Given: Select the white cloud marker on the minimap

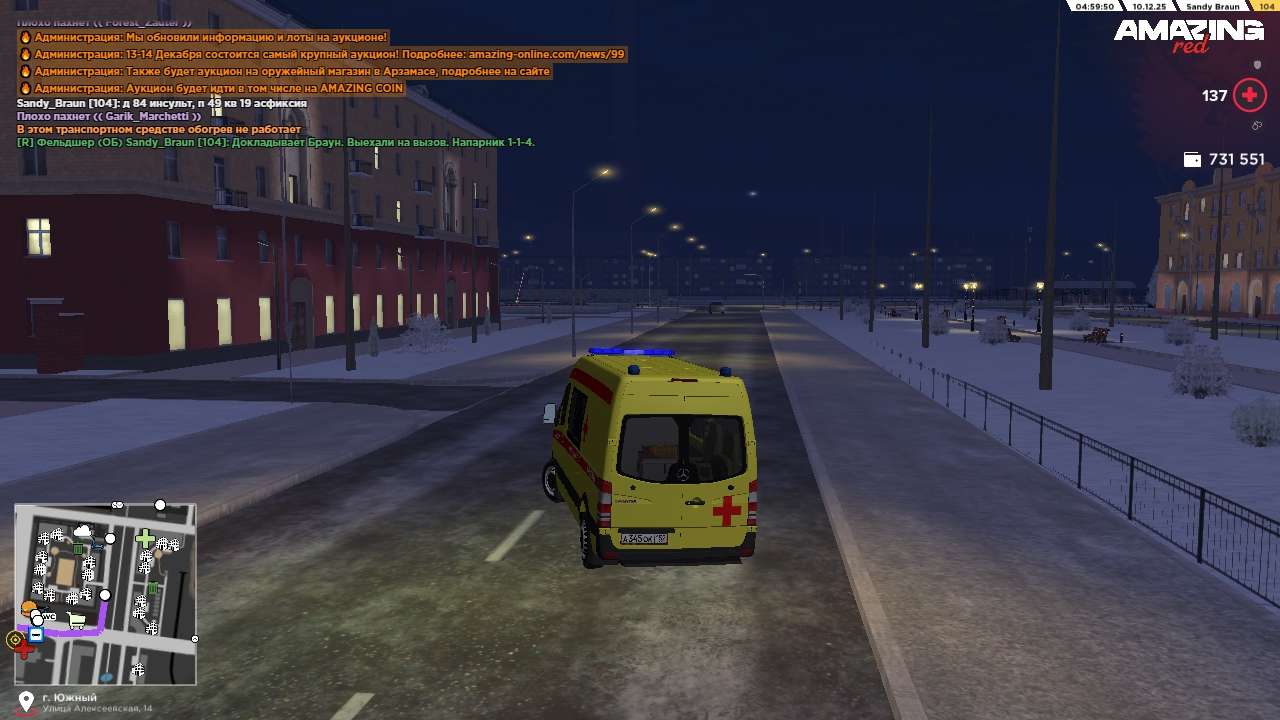Looking at the screenshot, I should click(x=82, y=531).
